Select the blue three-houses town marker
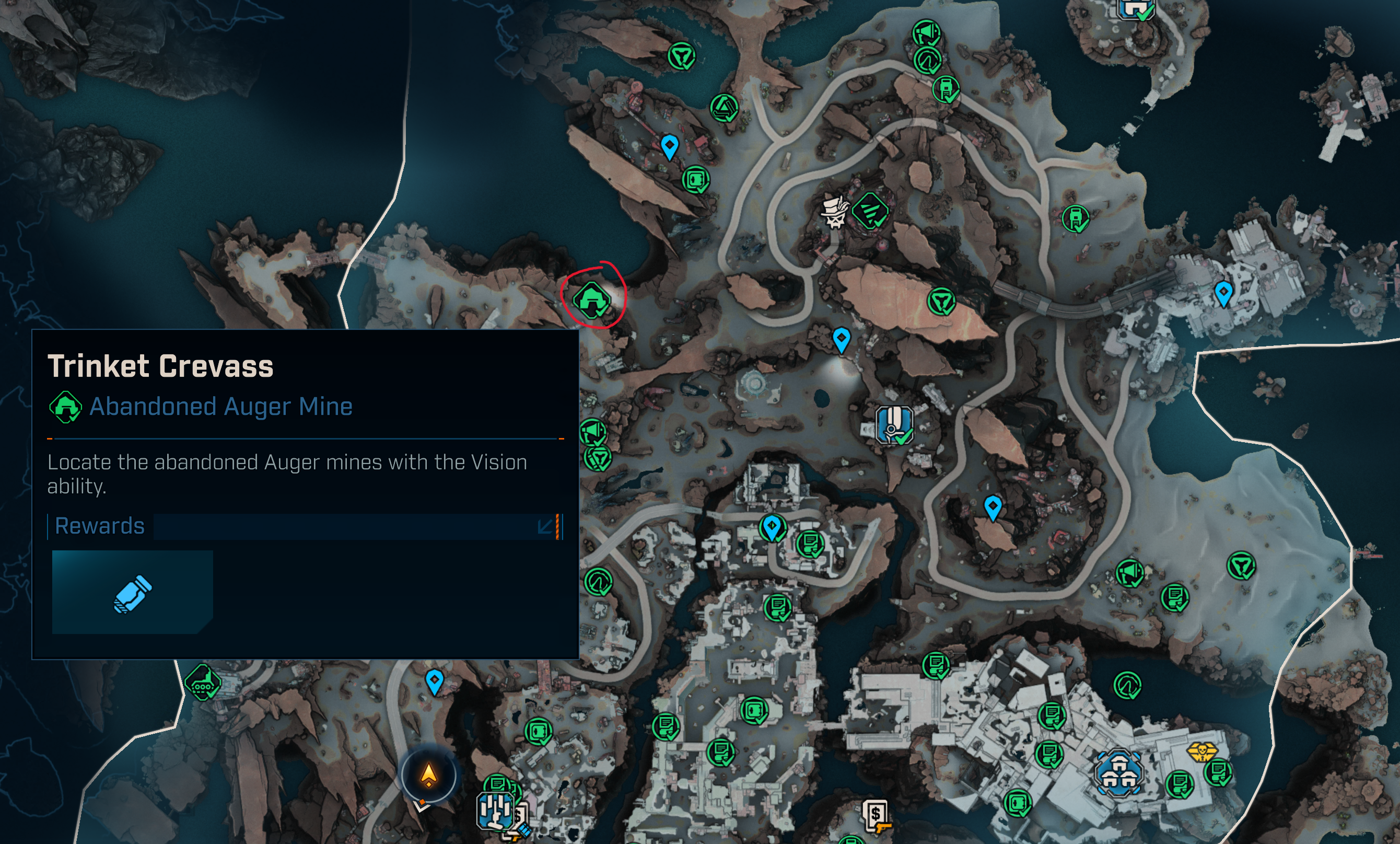The width and height of the screenshot is (1400, 844). pos(1118,773)
